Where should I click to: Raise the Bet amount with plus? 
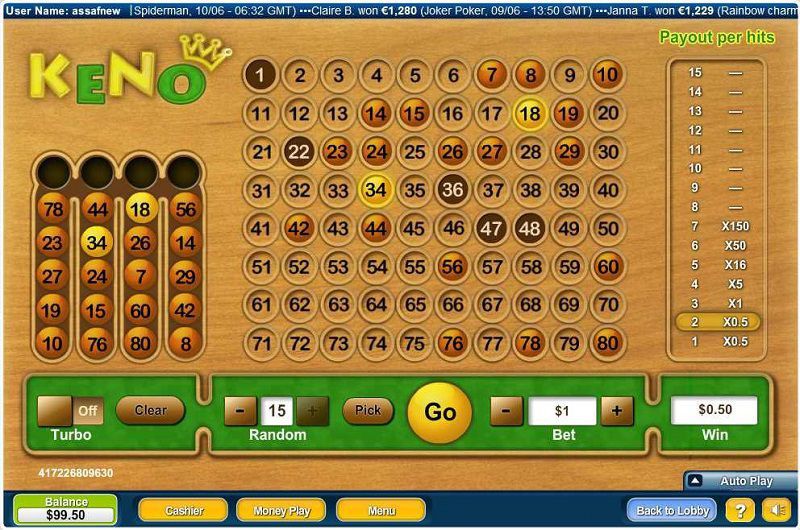click(617, 410)
